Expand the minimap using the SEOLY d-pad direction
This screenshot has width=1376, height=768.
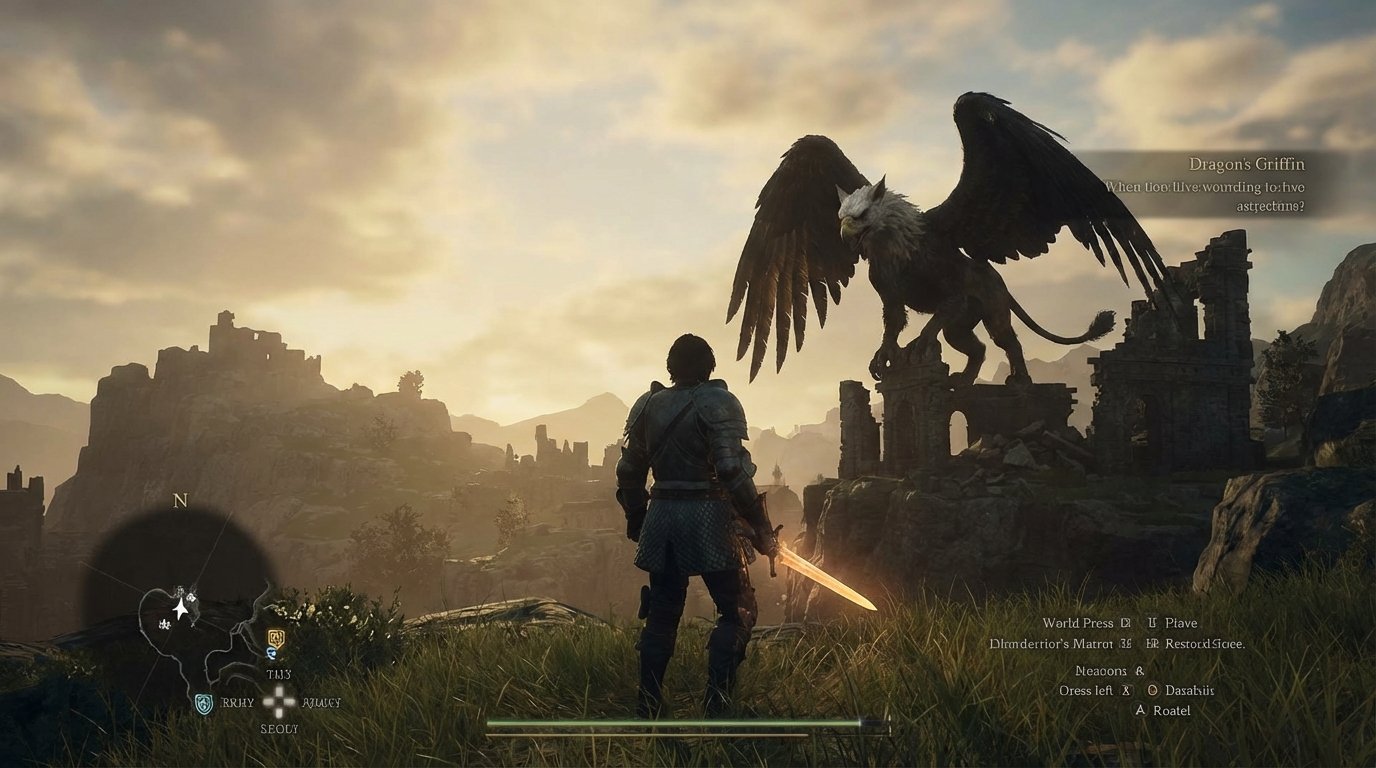279,728
